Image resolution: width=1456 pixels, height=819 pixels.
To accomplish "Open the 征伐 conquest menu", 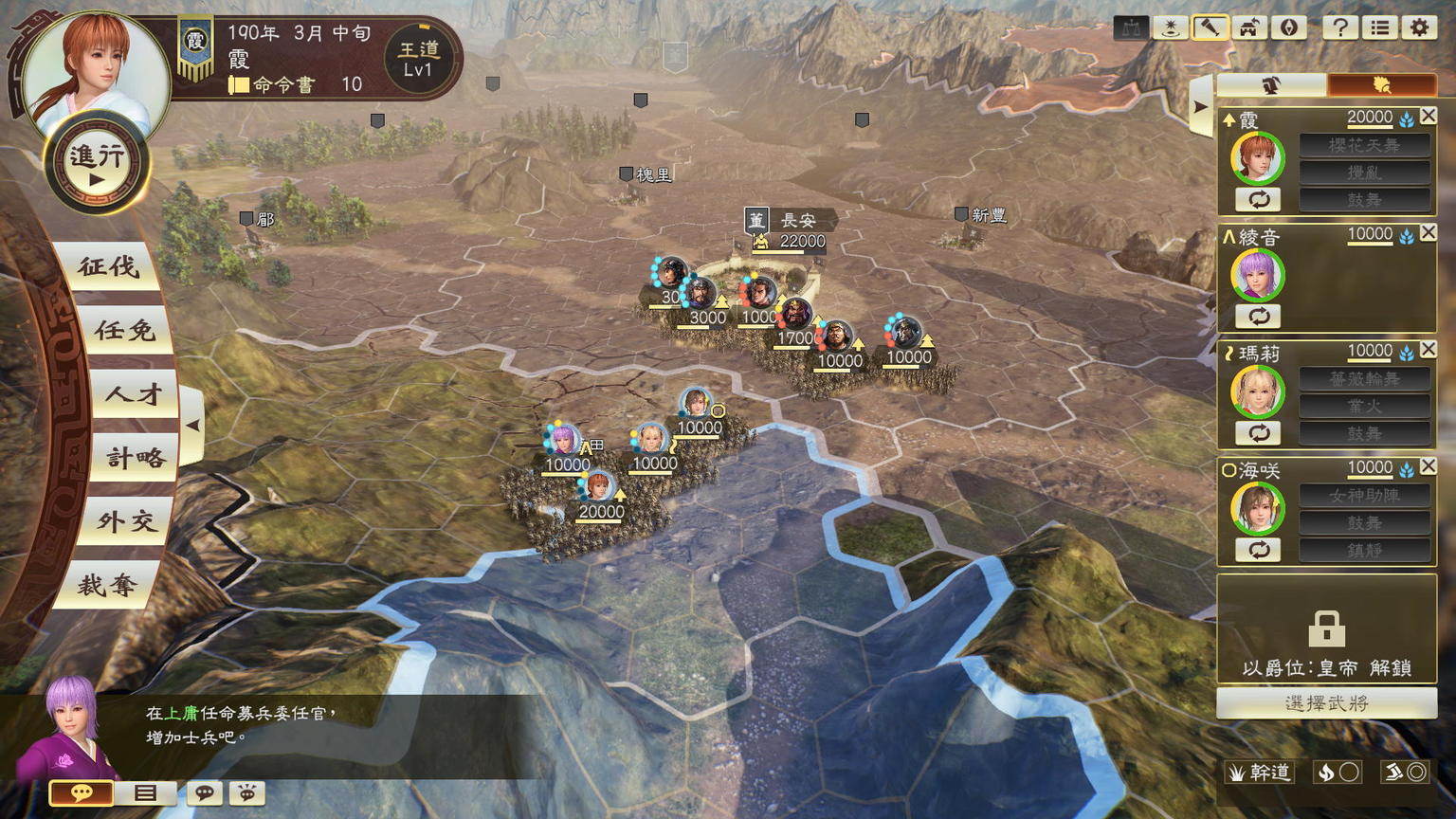I will pyautogui.click(x=108, y=266).
